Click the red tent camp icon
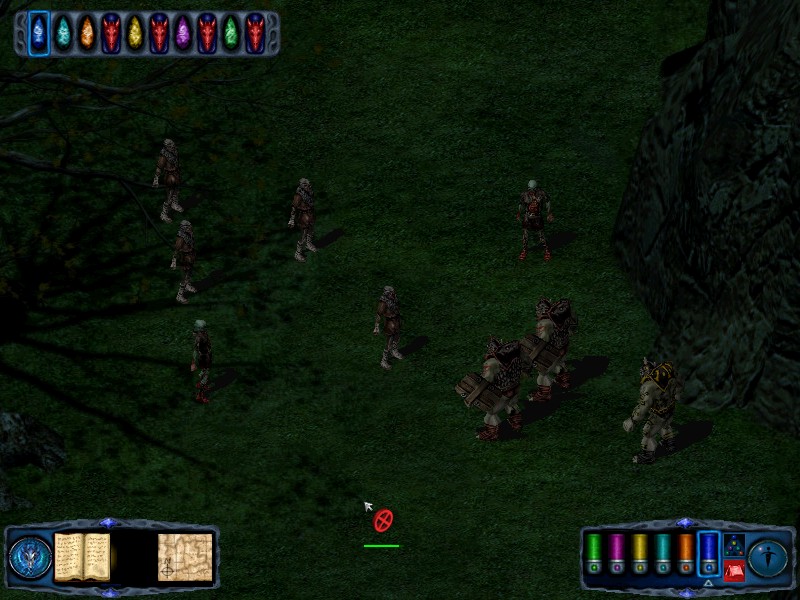 coord(734,571)
